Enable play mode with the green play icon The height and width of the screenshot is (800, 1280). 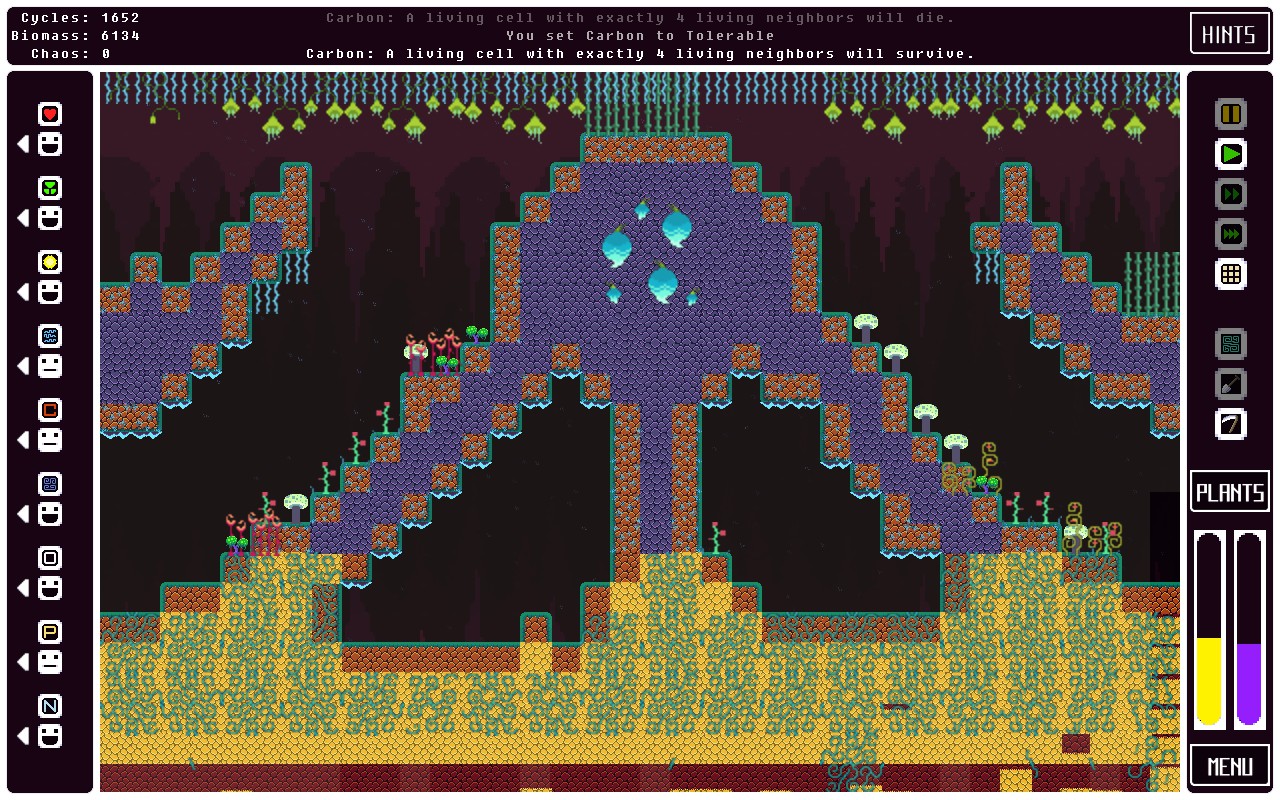1229,154
